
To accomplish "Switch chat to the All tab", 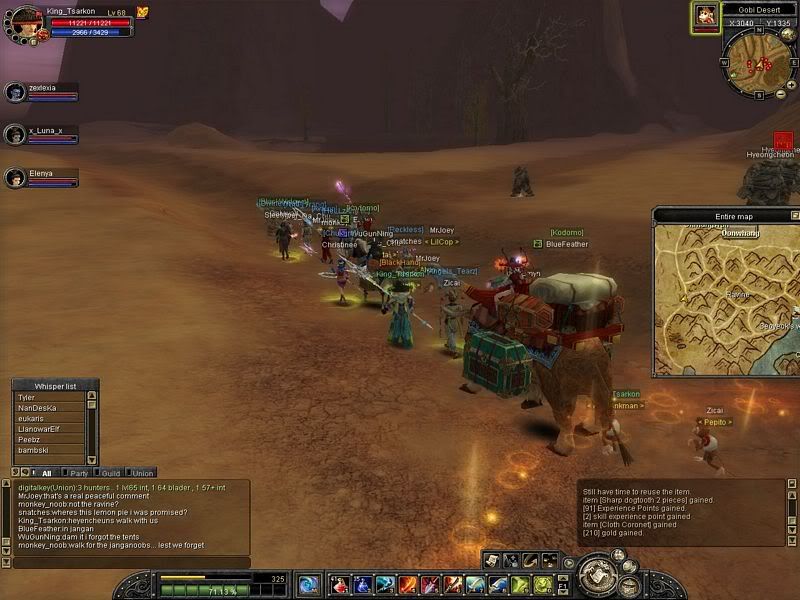I will 44,472.
